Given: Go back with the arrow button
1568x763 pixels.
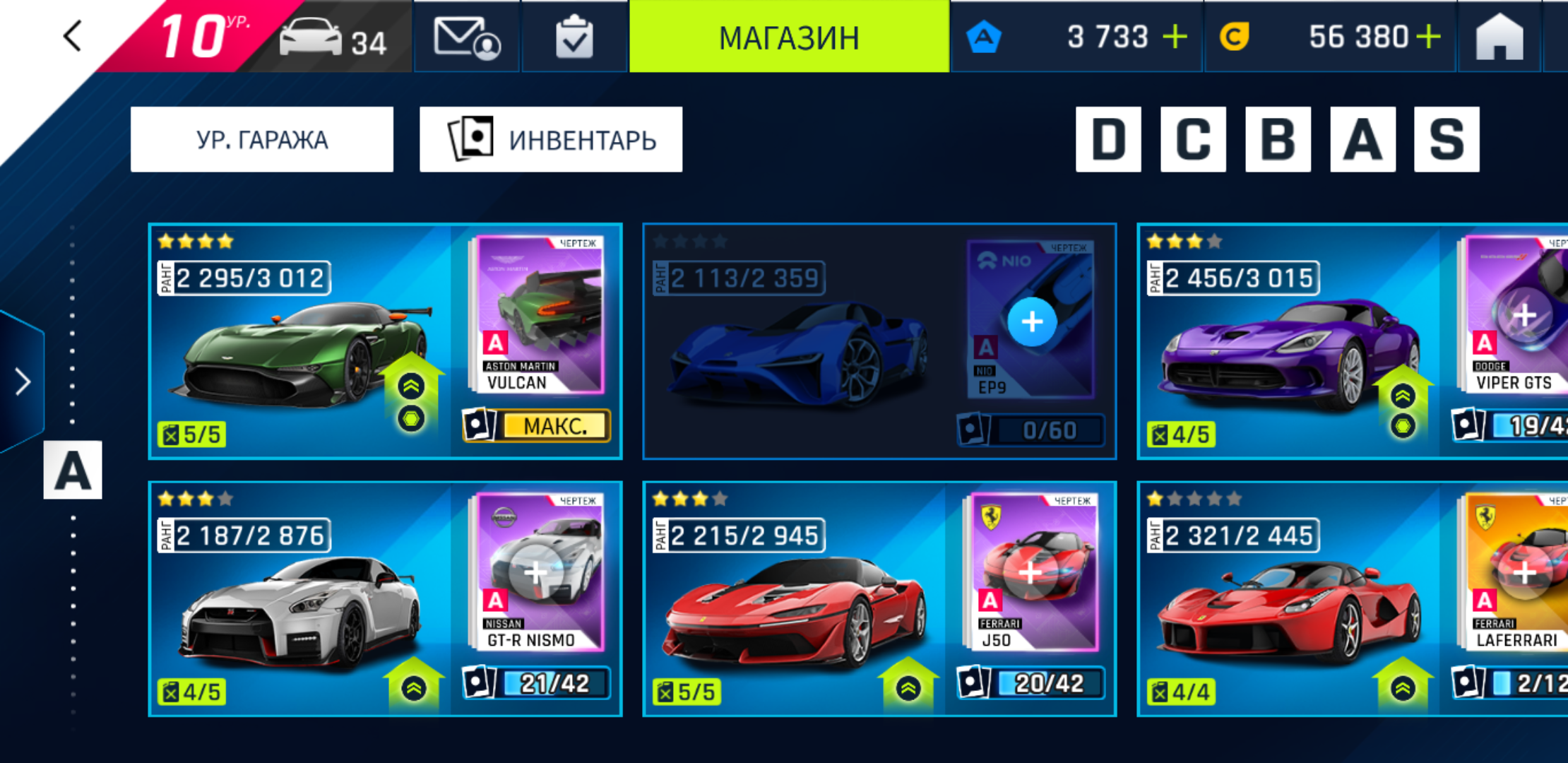Looking at the screenshot, I should coord(73,36).
